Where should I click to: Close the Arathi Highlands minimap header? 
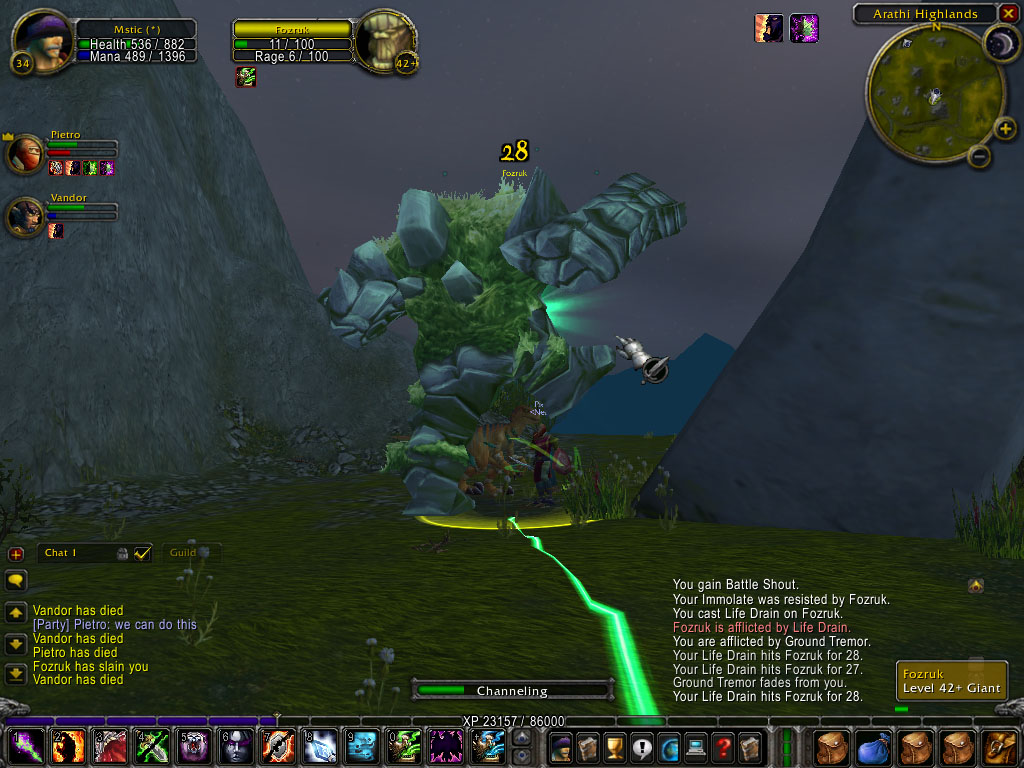(x=1007, y=14)
